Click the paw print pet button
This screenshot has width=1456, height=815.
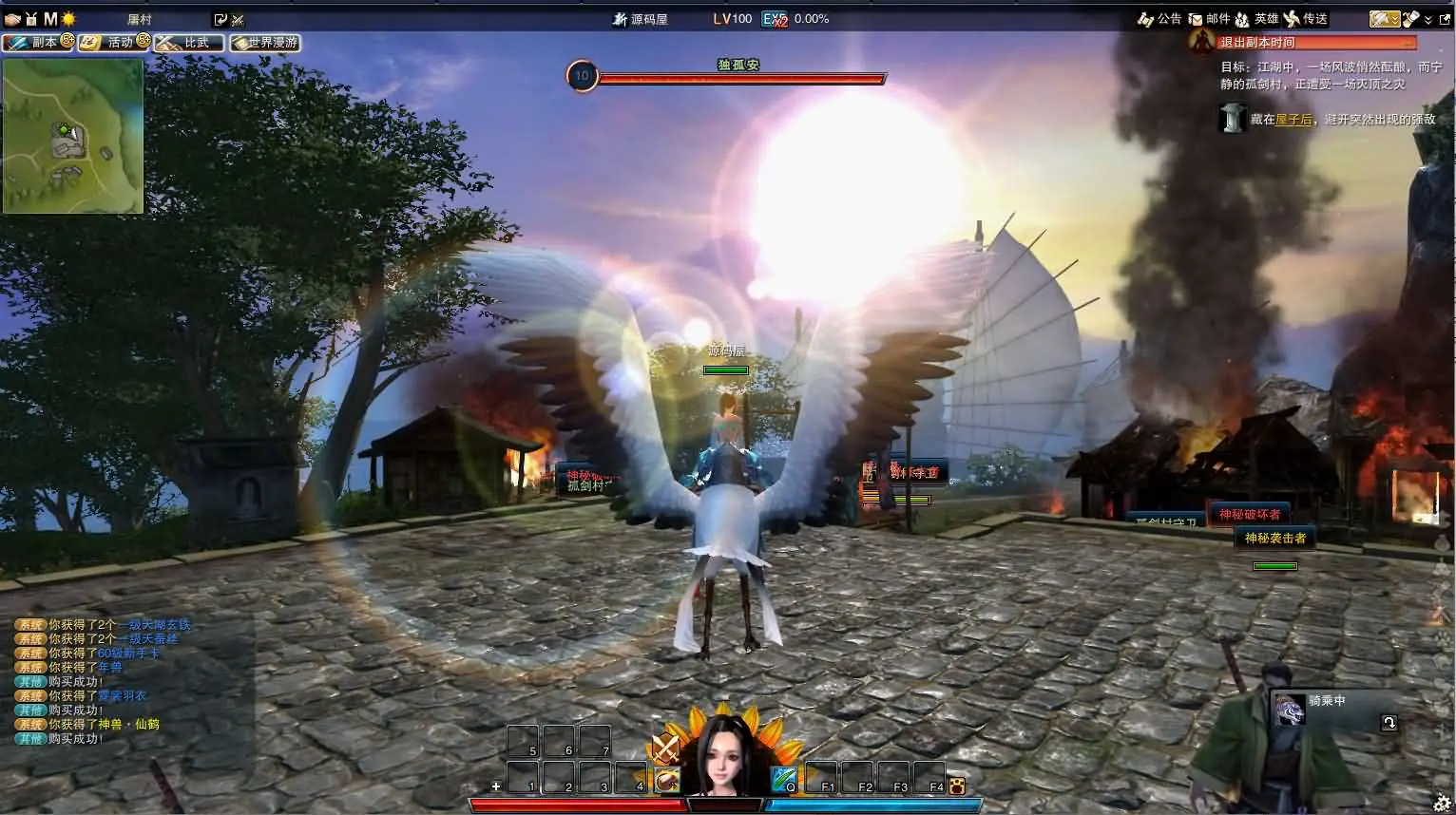(x=956, y=786)
